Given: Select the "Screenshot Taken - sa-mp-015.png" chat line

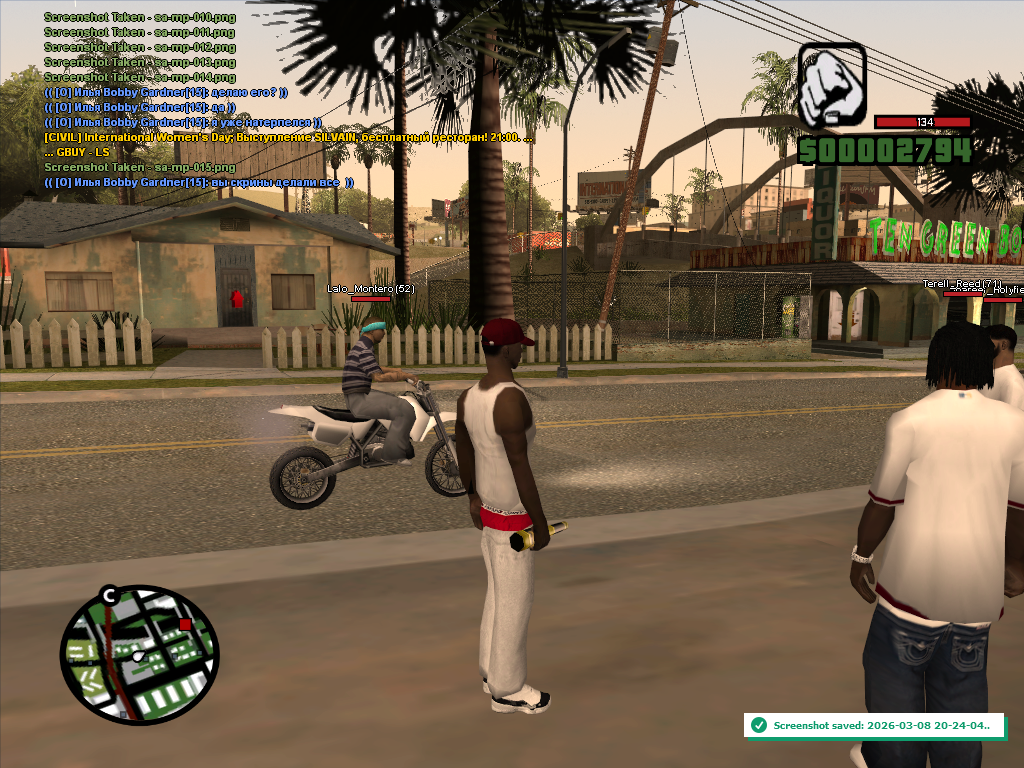Looking at the screenshot, I should [140, 167].
